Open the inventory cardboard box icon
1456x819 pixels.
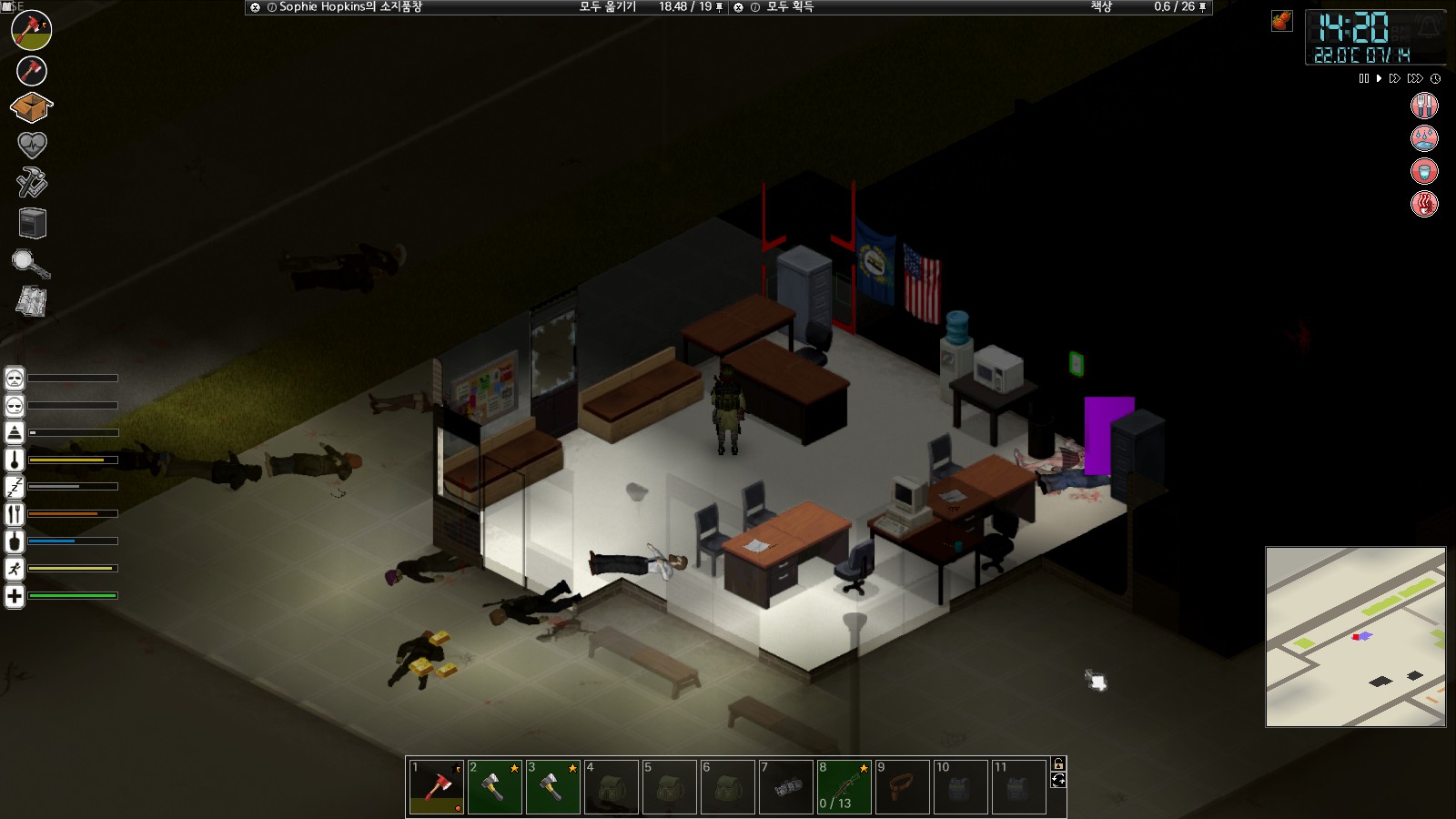(31, 108)
